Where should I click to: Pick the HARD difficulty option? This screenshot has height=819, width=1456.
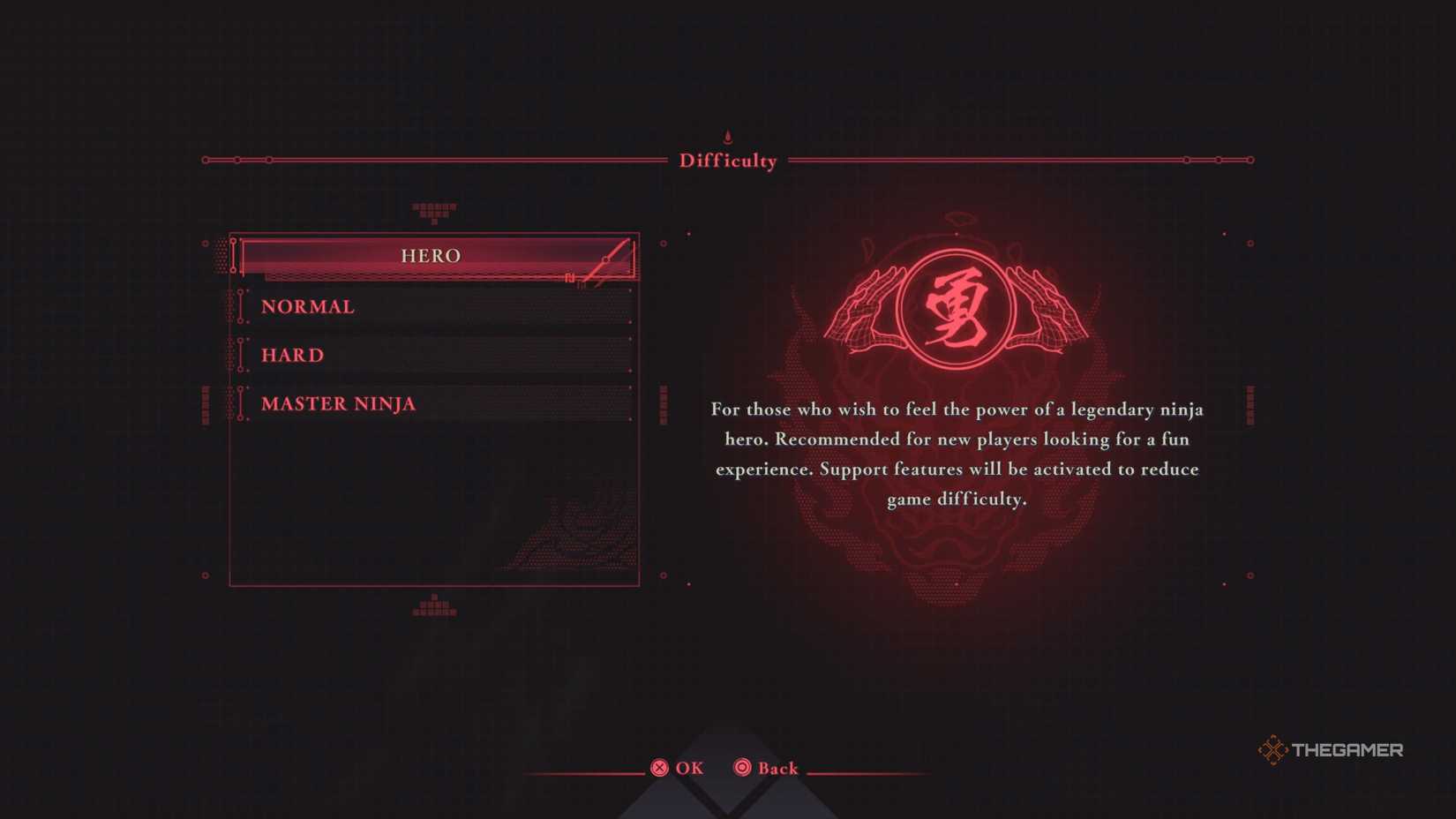pos(293,356)
